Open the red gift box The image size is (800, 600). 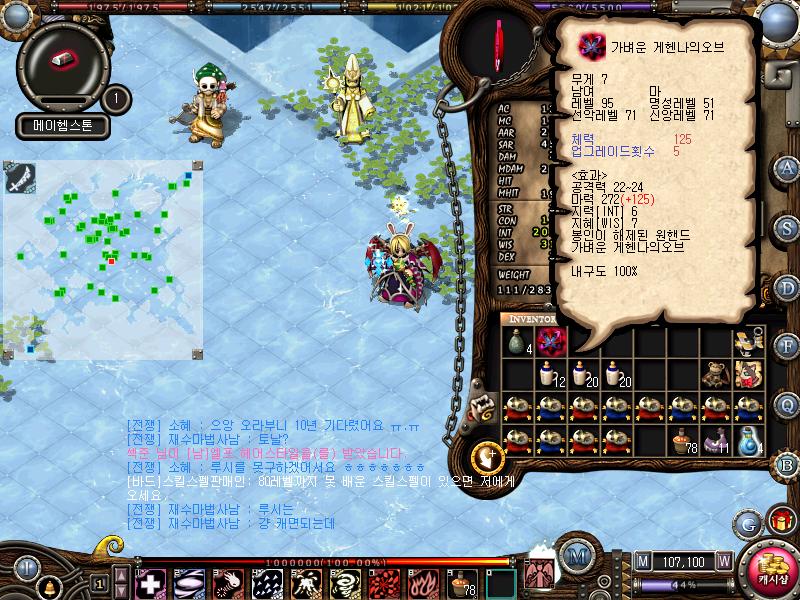click(x=780, y=522)
